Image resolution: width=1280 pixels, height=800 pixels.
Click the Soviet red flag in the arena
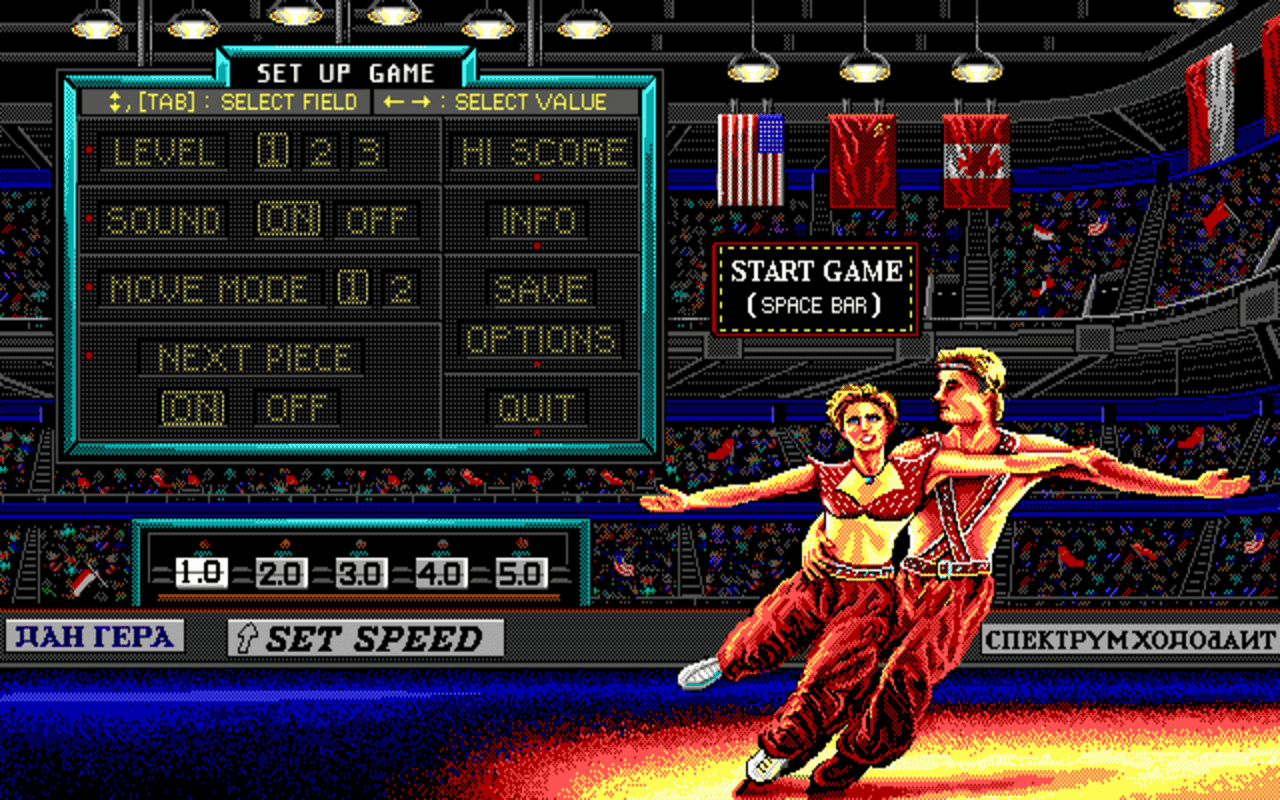pyautogui.click(x=862, y=160)
